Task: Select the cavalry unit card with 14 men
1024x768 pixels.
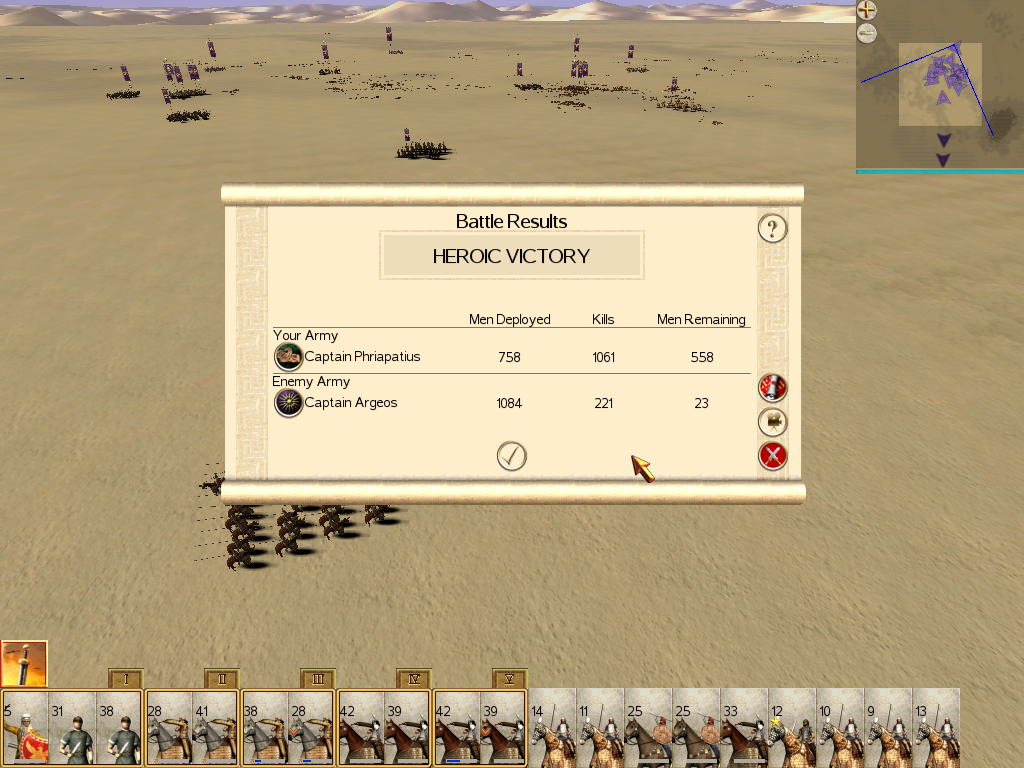Action: tap(553, 728)
